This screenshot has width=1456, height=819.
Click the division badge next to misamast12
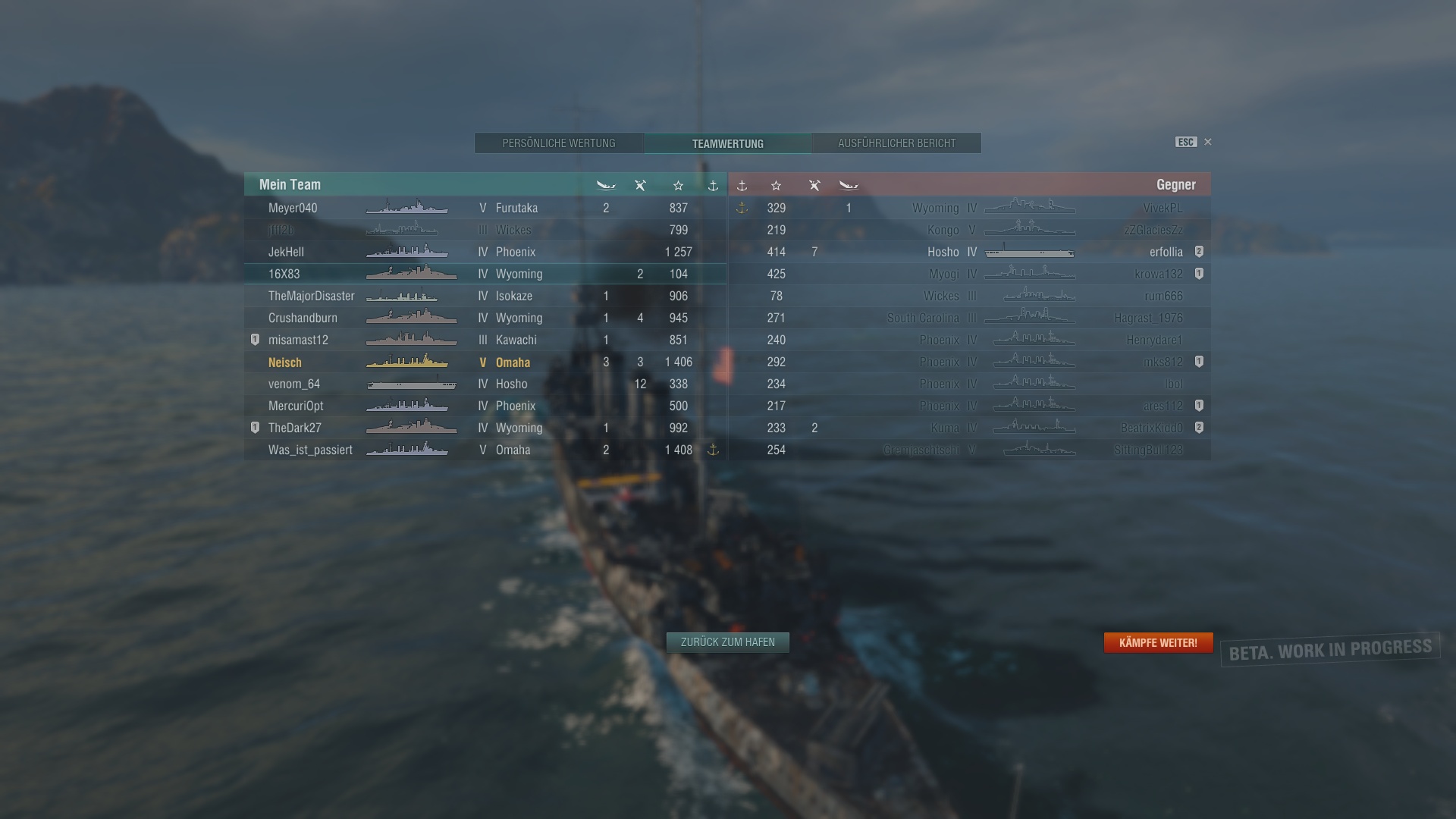click(x=254, y=340)
